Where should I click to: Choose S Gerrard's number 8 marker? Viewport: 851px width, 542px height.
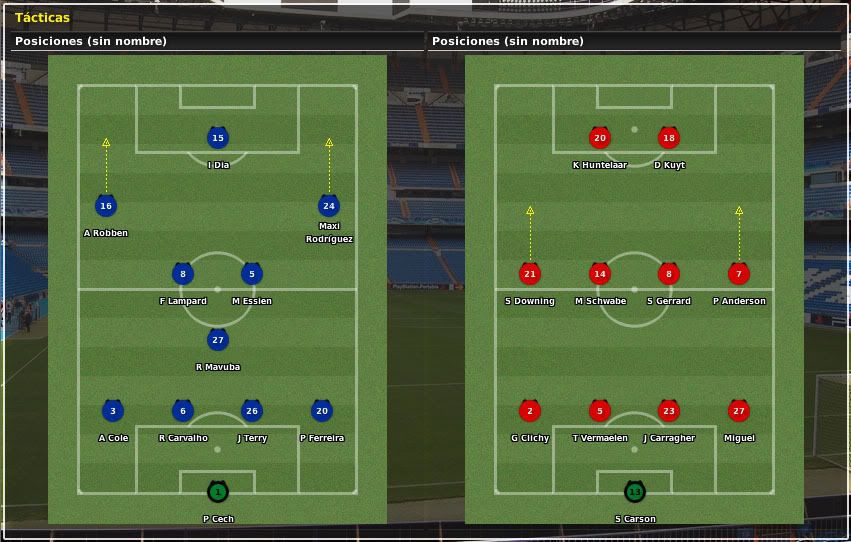(x=669, y=274)
